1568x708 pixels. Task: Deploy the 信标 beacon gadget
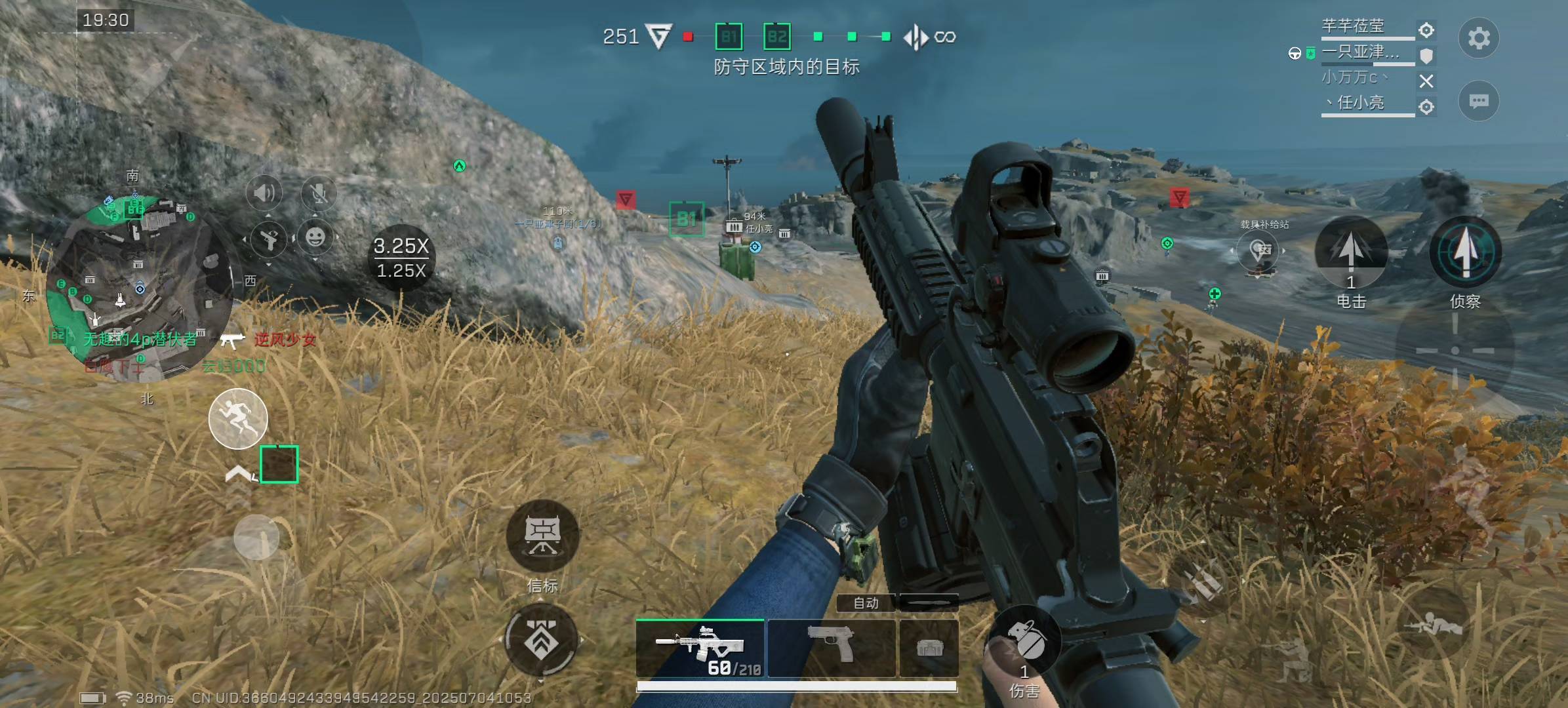(x=542, y=536)
